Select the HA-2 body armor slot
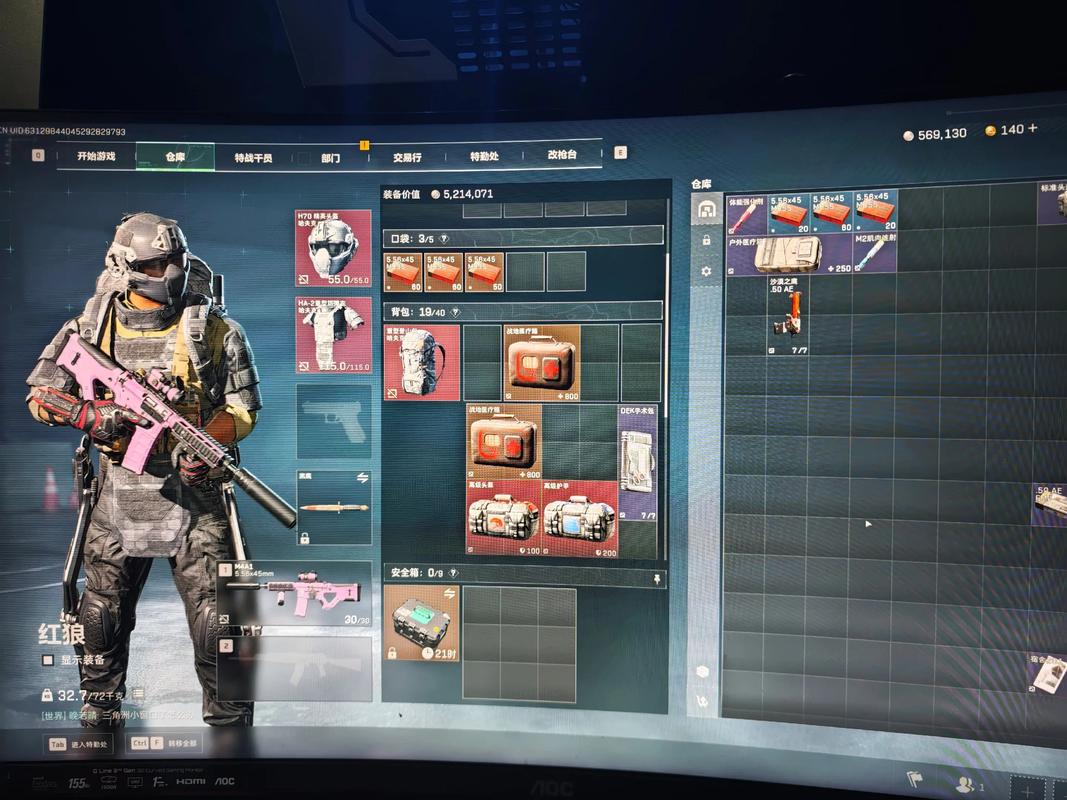Screen dimensions: 1067x800 point(333,334)
